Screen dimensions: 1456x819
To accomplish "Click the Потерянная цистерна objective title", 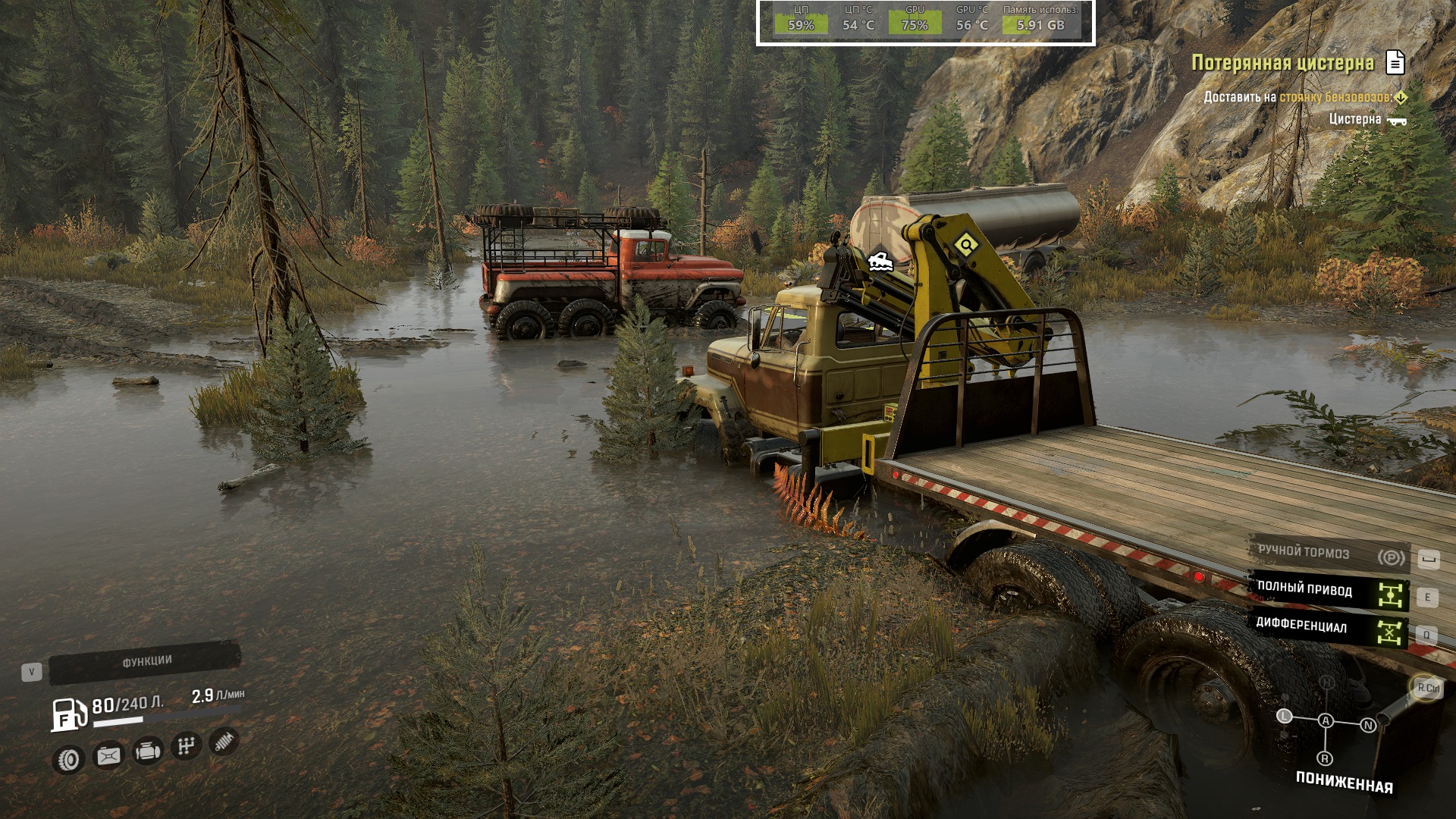I will tap(1282, 63).
